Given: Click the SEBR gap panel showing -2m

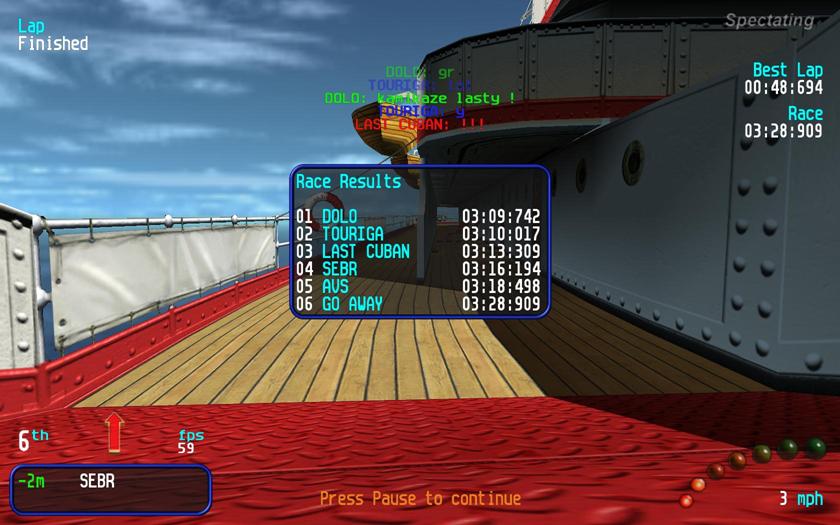Looking at the screenshot, I should point(111,488).
